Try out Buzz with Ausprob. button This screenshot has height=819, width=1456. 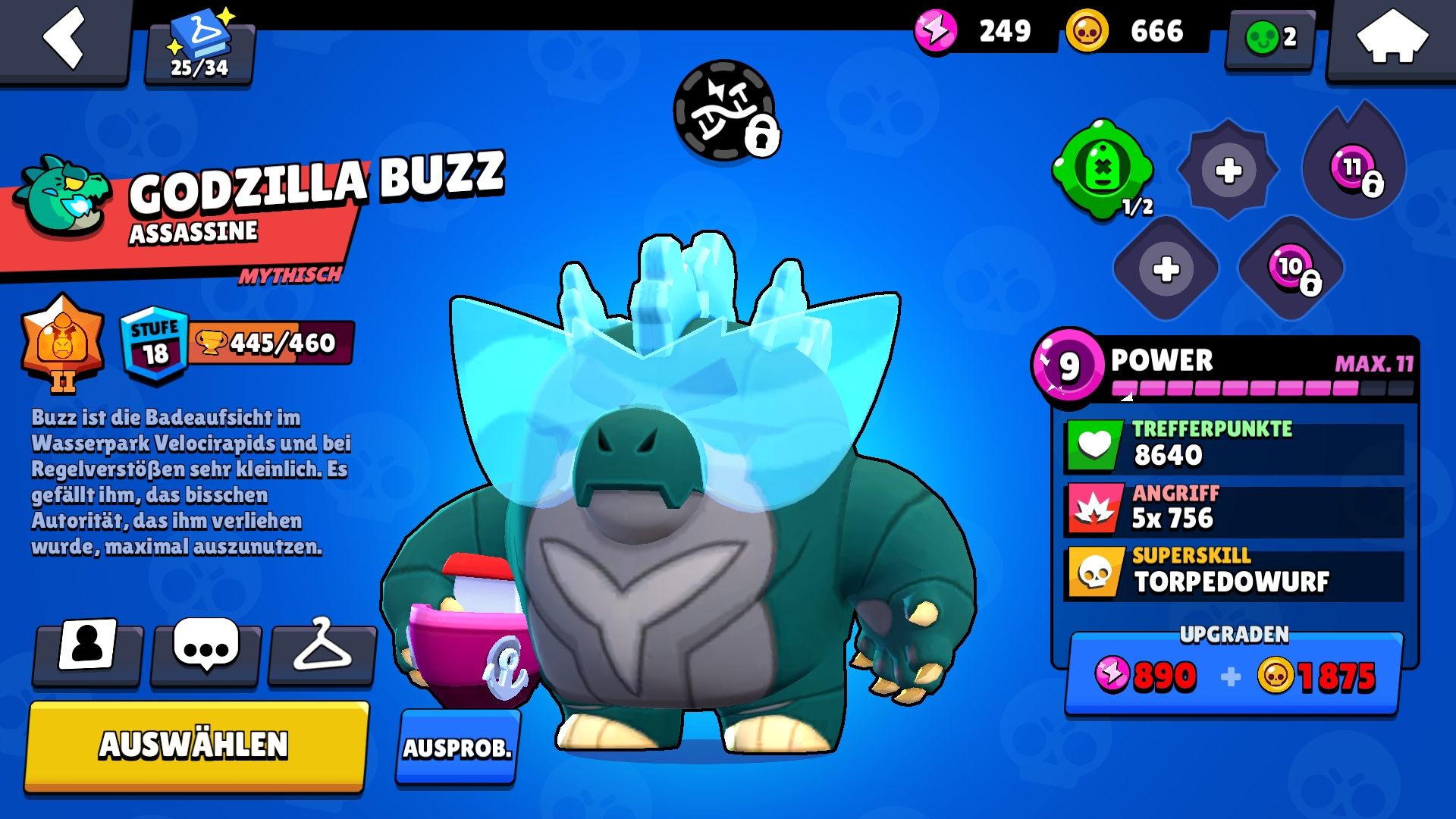click(x=457, y=747)
